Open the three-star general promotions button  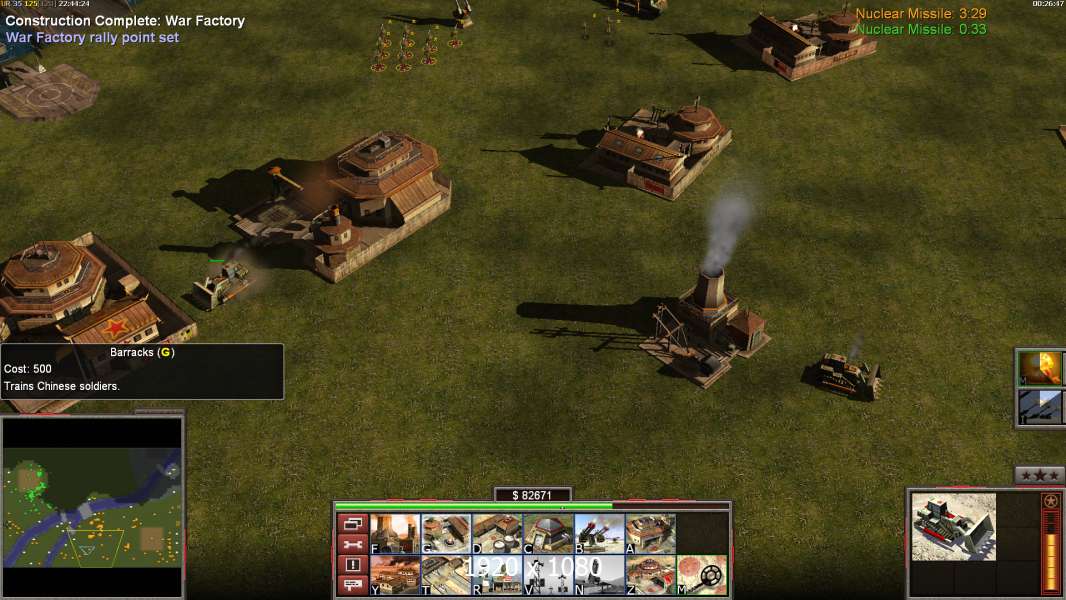point(1039,475)
